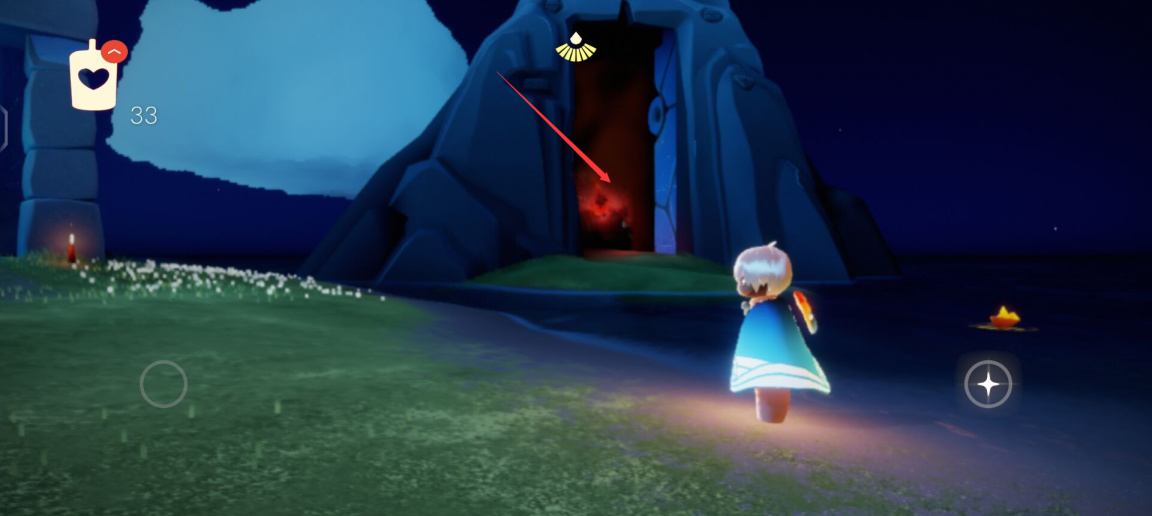Tap the four-point star button
This screenshot has height=516, width=1152.
pos(988,384)
